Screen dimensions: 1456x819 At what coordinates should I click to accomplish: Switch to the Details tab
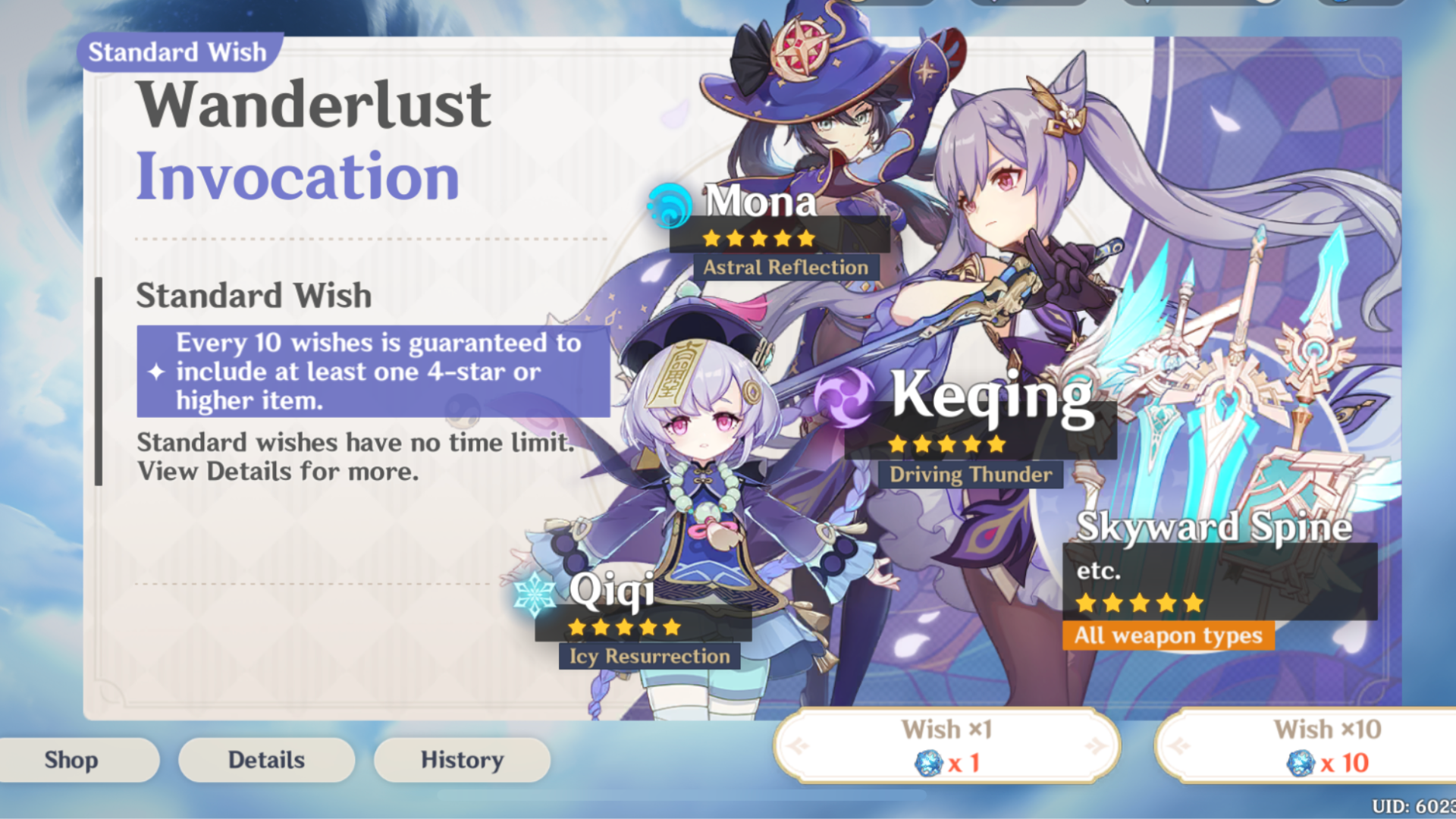[x=266, y=759]
